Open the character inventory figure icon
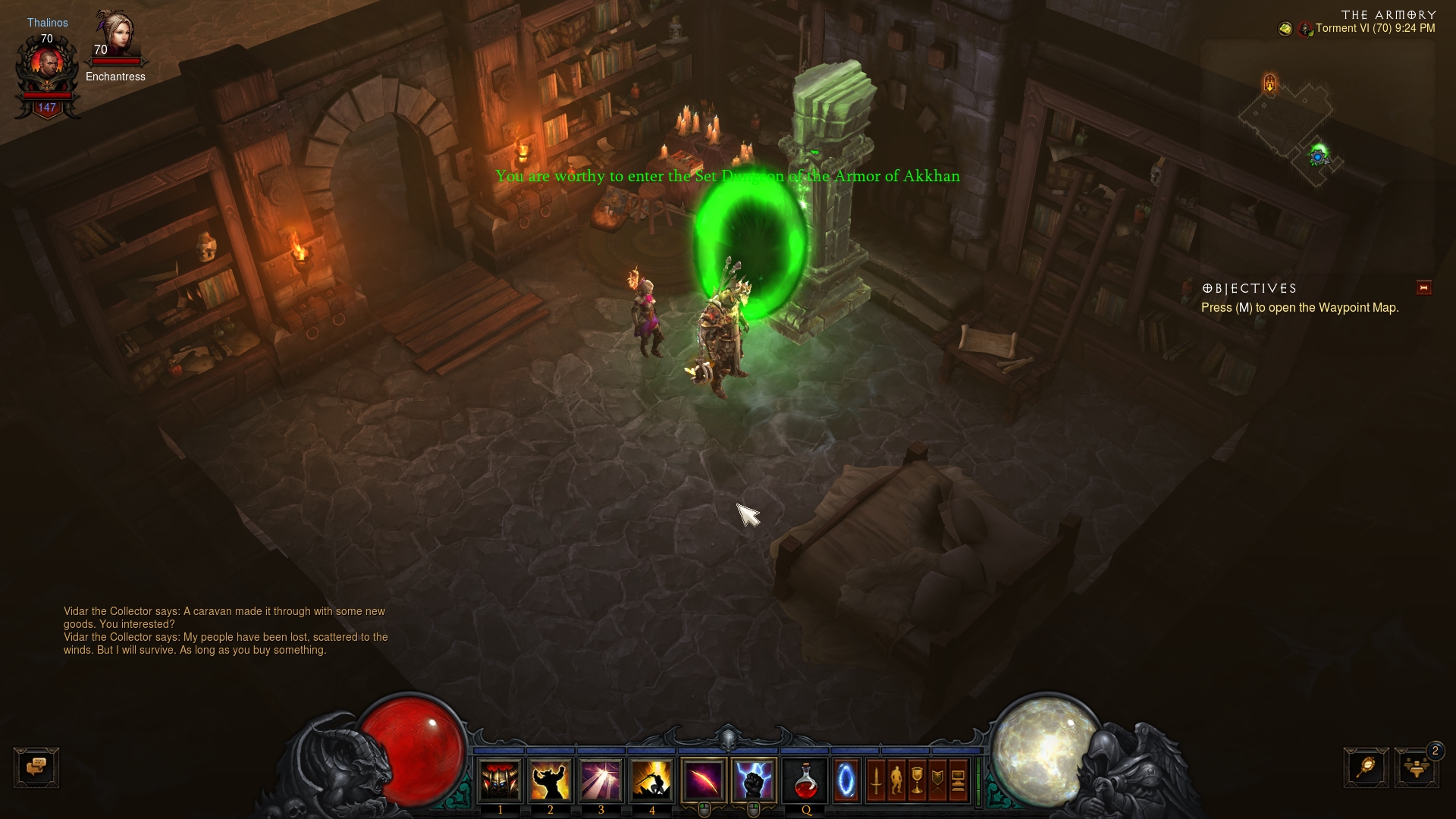The height and width of the screenshot is (819, 1456). click(897, 780)
